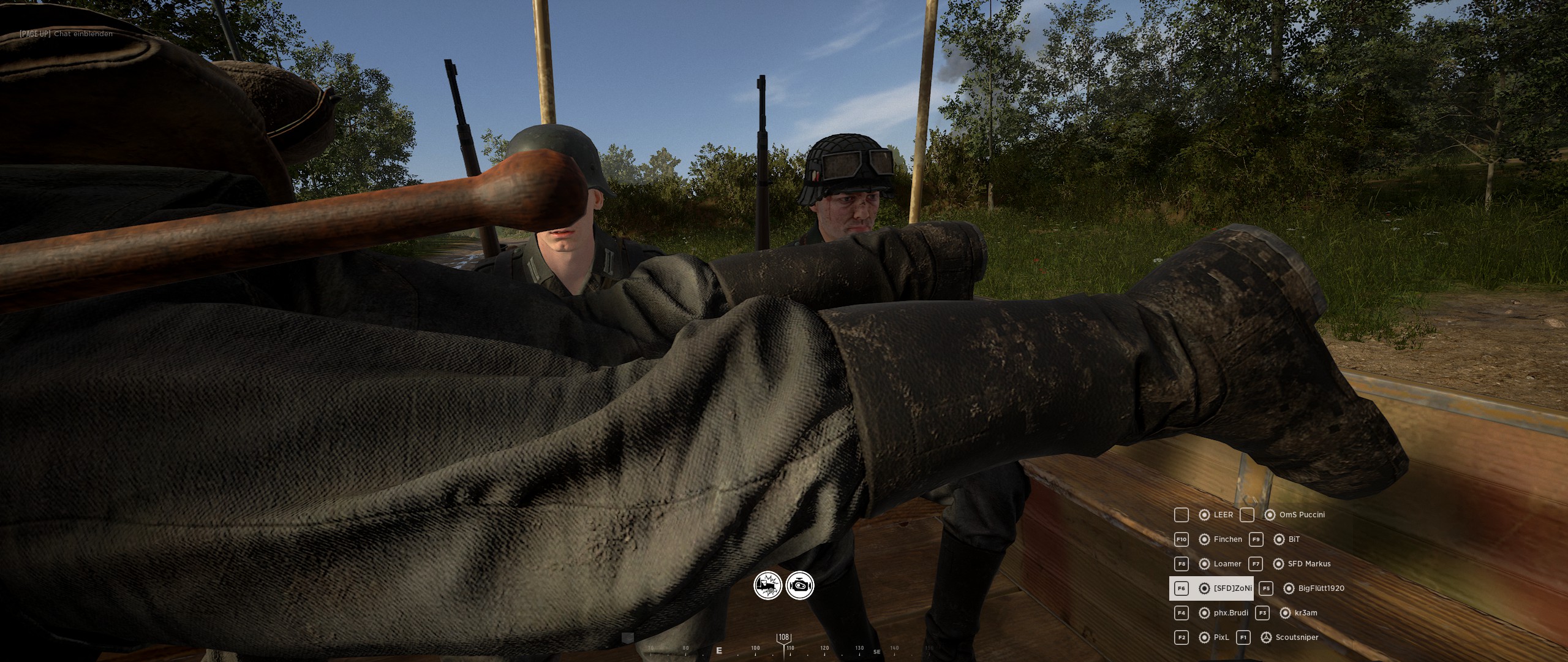Click the compass heading strip

tap(784, 649)
